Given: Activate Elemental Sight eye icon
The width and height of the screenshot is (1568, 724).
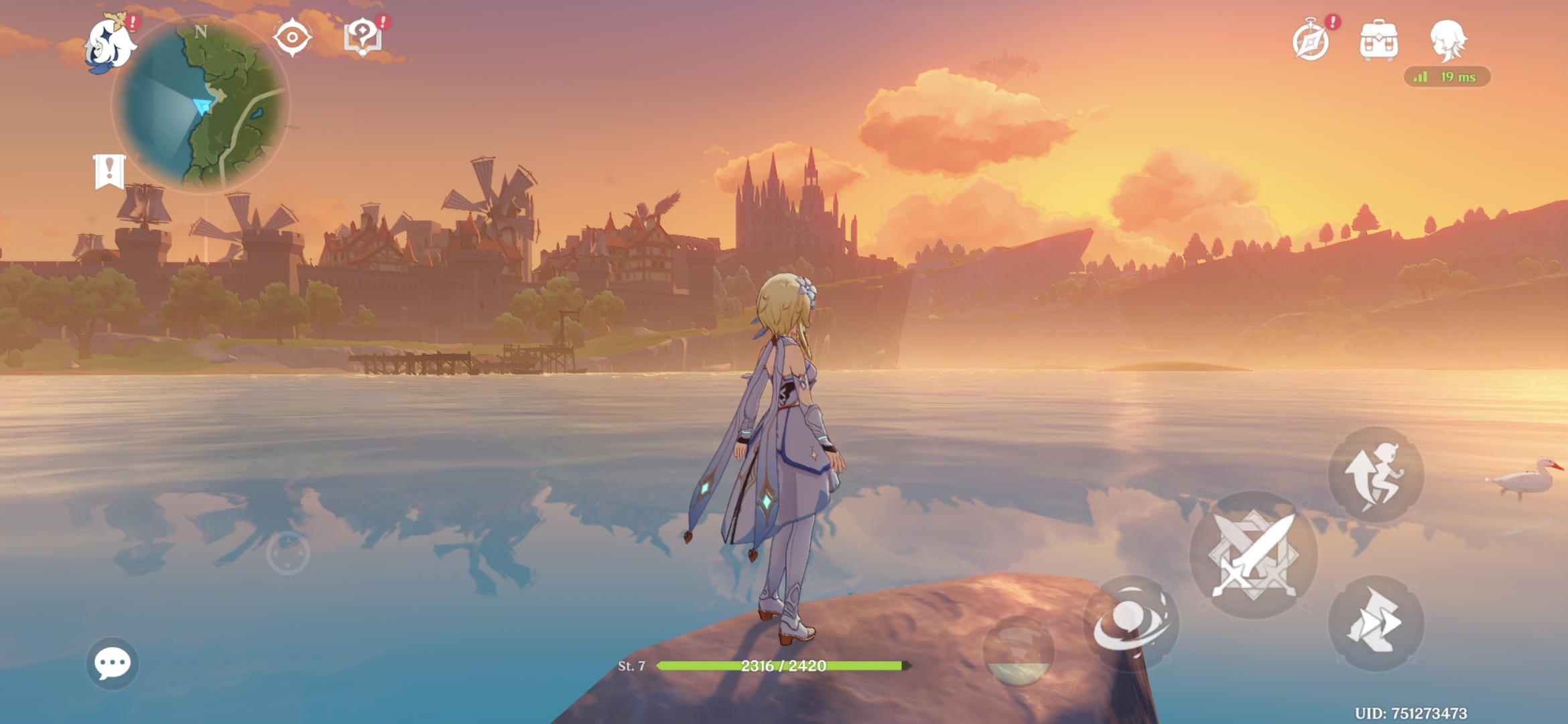Looking at the screenshot, I should pos(292,37).
